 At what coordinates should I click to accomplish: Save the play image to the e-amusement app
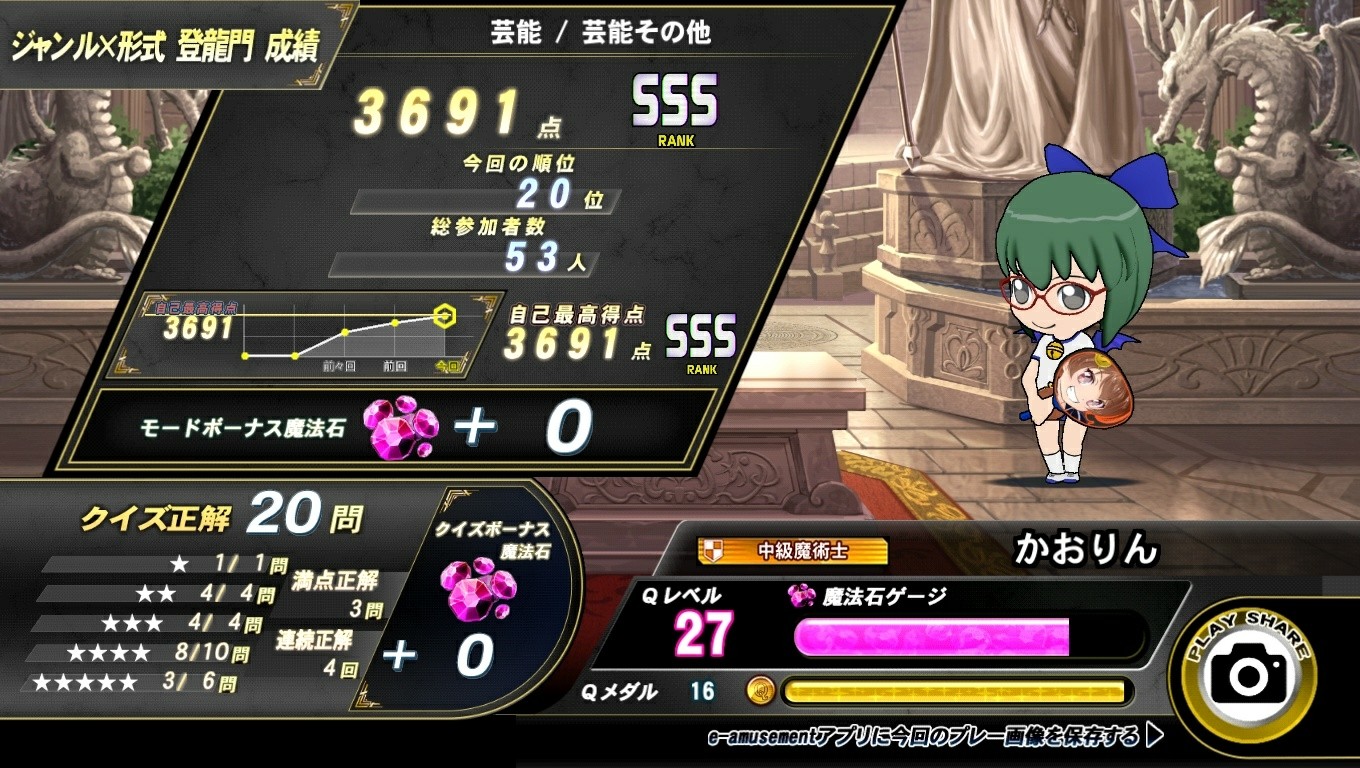click(x=934, y=737)
